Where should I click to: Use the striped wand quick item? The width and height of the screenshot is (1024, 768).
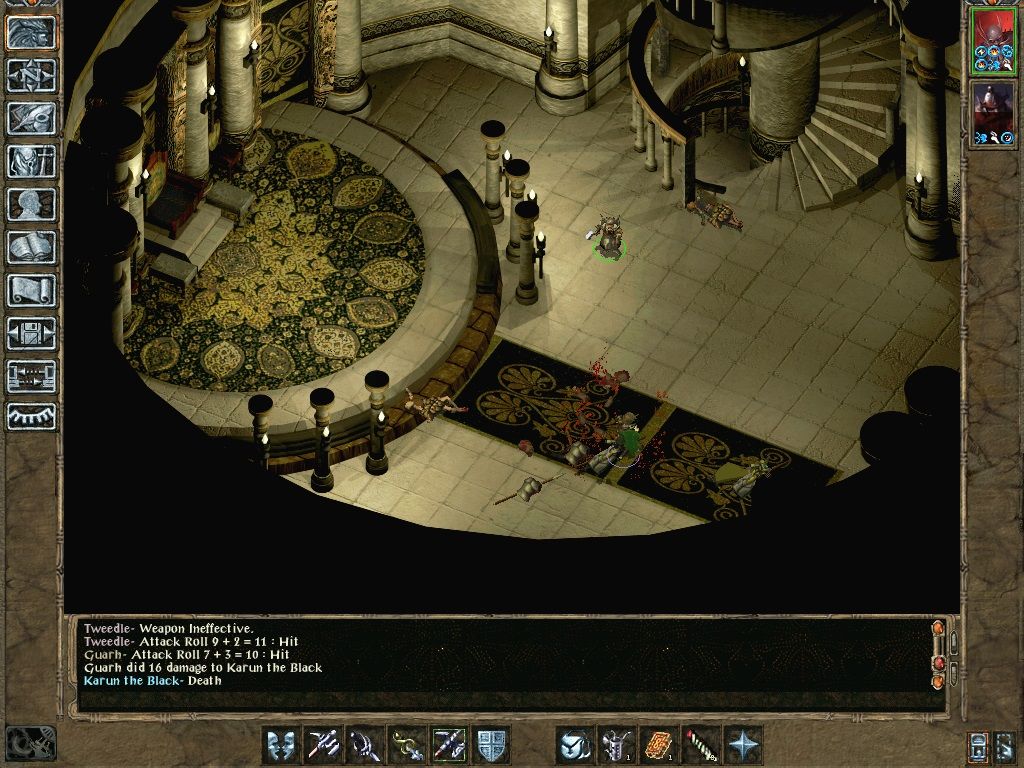(x=701, y=745)
